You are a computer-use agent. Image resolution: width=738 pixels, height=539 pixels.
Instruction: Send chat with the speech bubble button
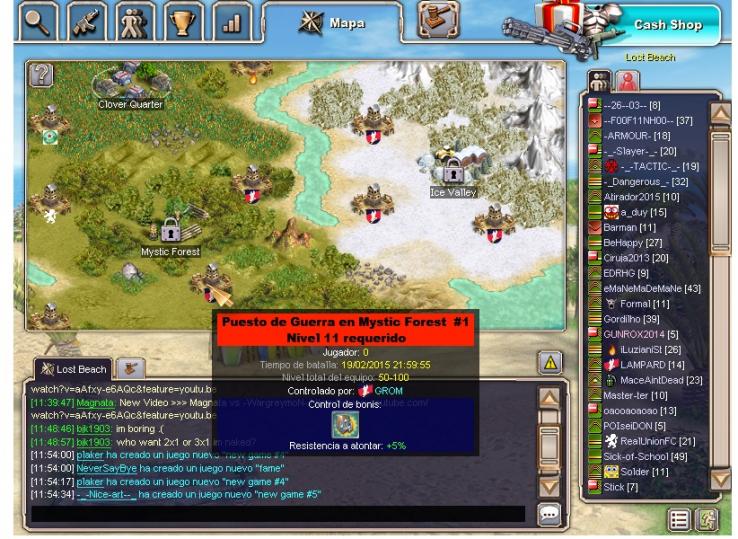(549, 514)
